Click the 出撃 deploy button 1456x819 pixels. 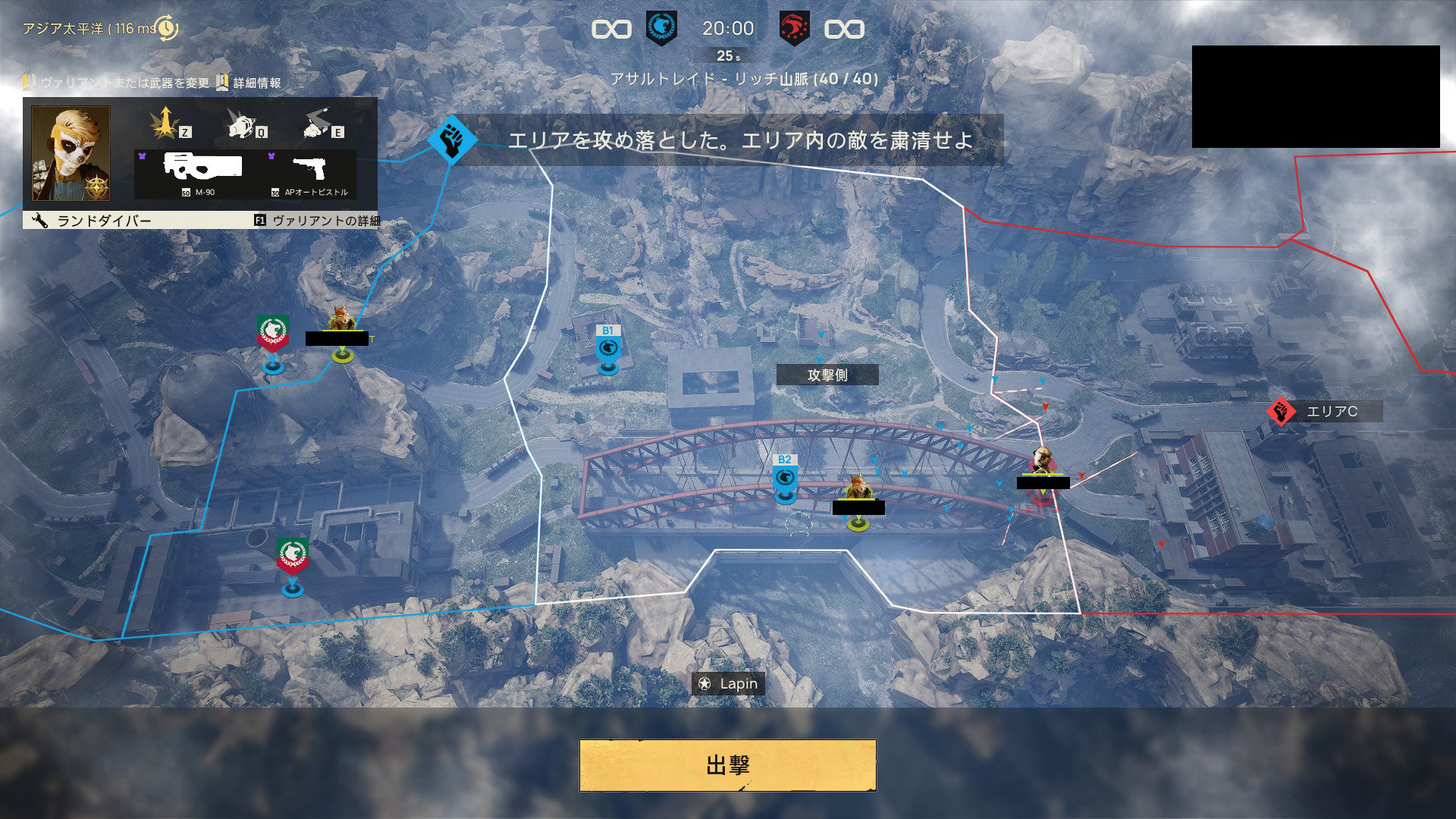727,765
